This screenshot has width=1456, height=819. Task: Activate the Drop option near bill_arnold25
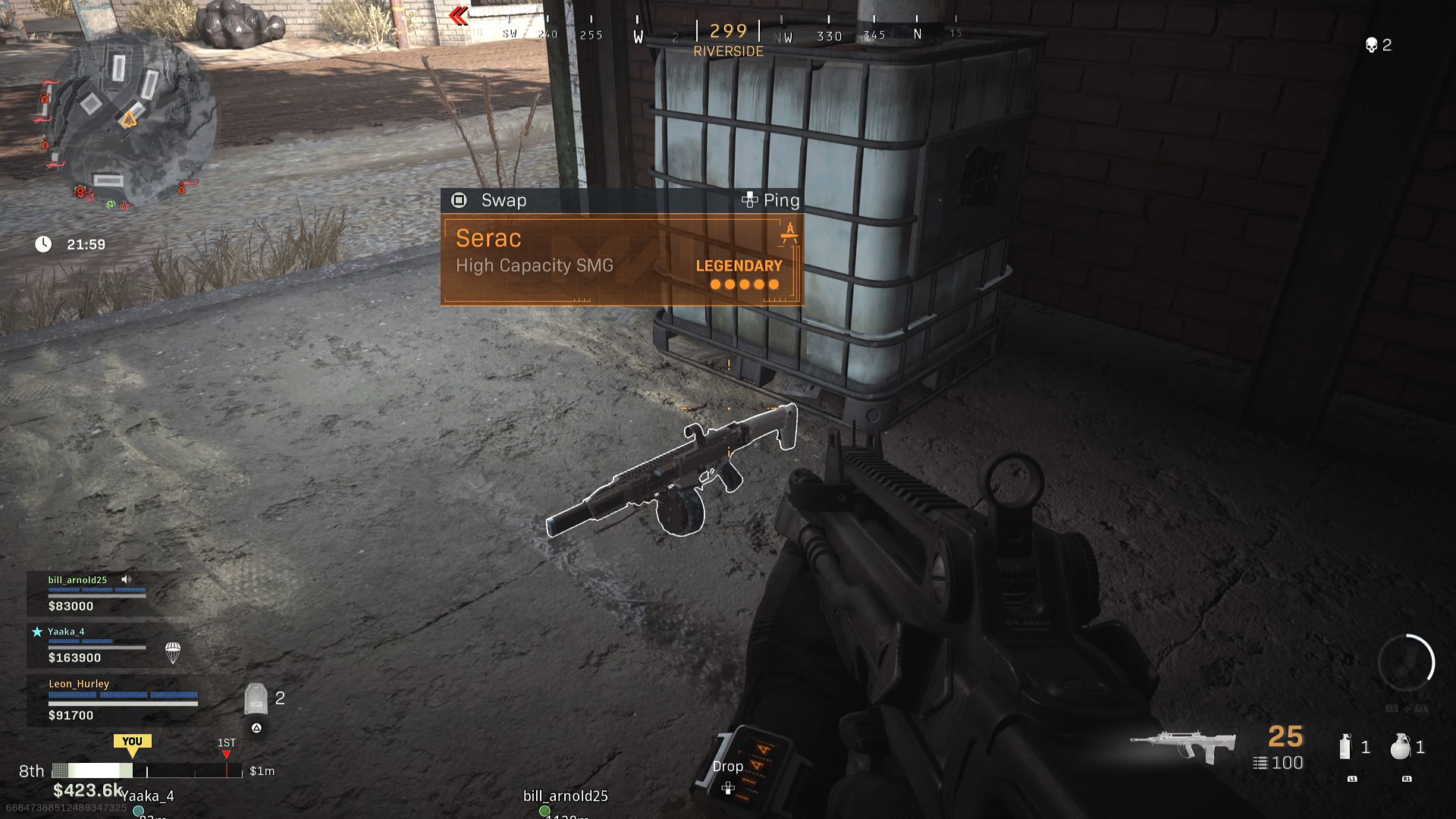point(727,766)
